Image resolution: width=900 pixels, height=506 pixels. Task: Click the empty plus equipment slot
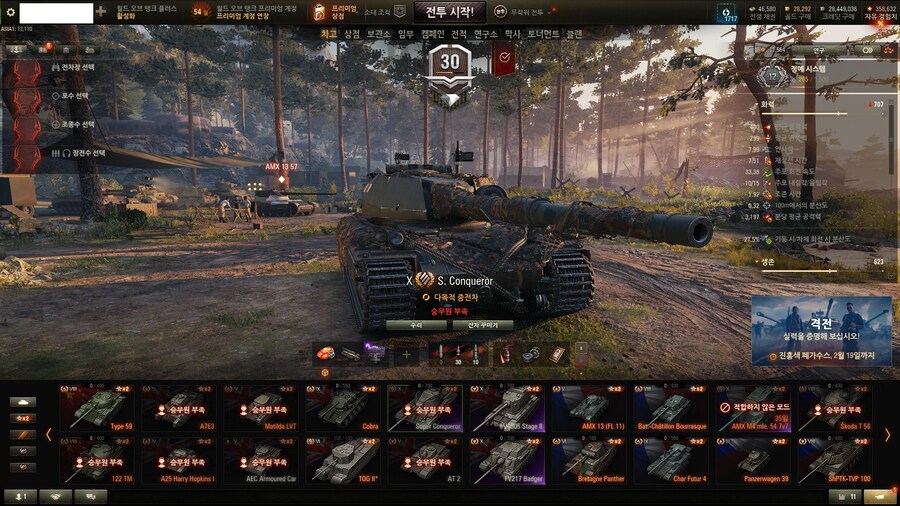tap(406, 354)
